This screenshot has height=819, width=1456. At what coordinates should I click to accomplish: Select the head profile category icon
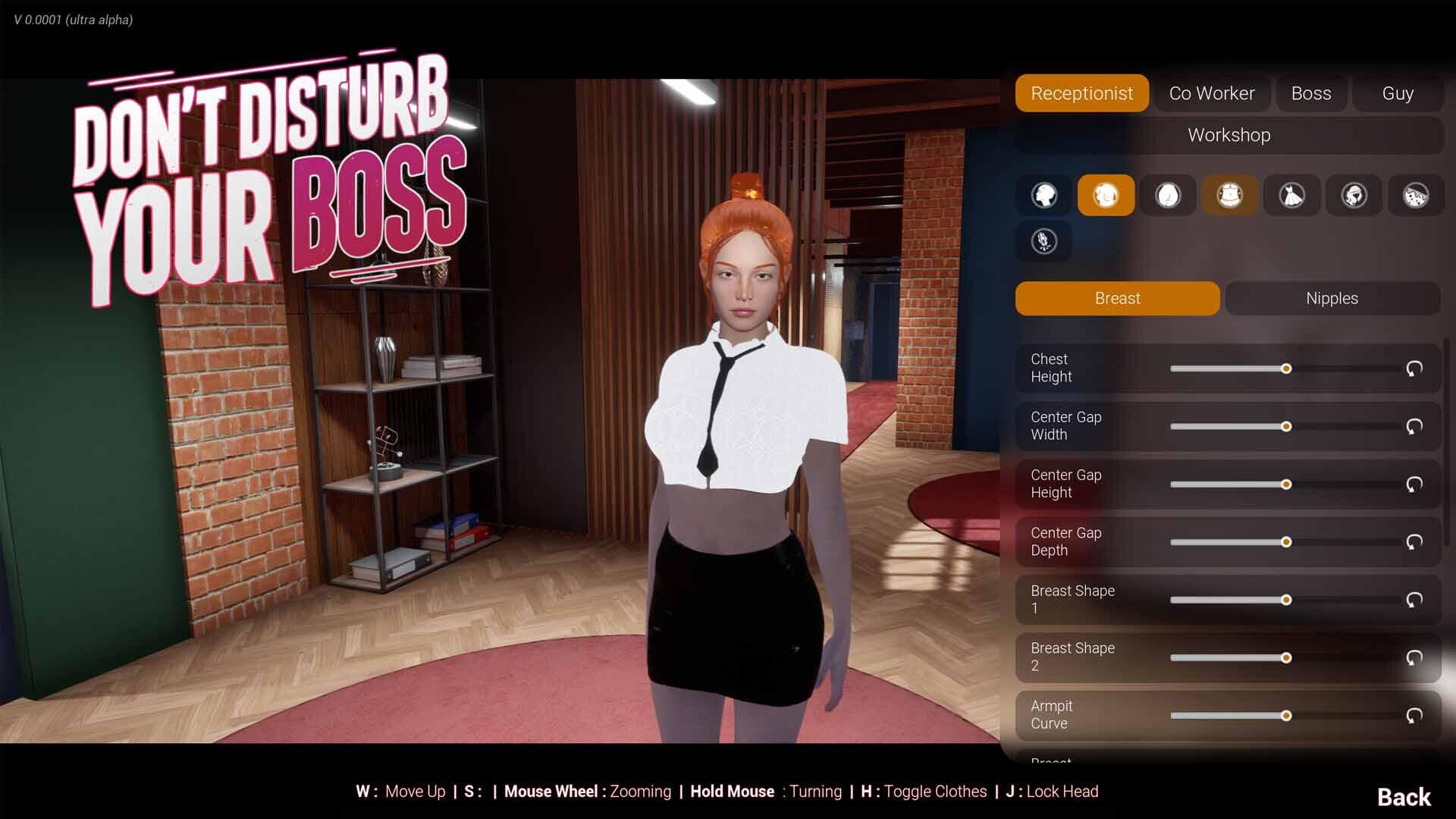pyautogui.click(x=1044, y=195)
